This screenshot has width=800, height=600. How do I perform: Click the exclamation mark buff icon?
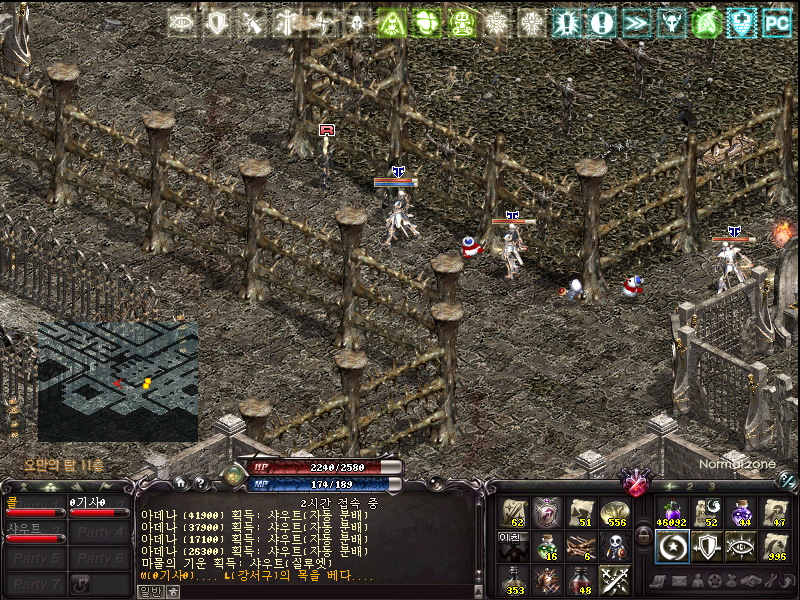point(601,21)
